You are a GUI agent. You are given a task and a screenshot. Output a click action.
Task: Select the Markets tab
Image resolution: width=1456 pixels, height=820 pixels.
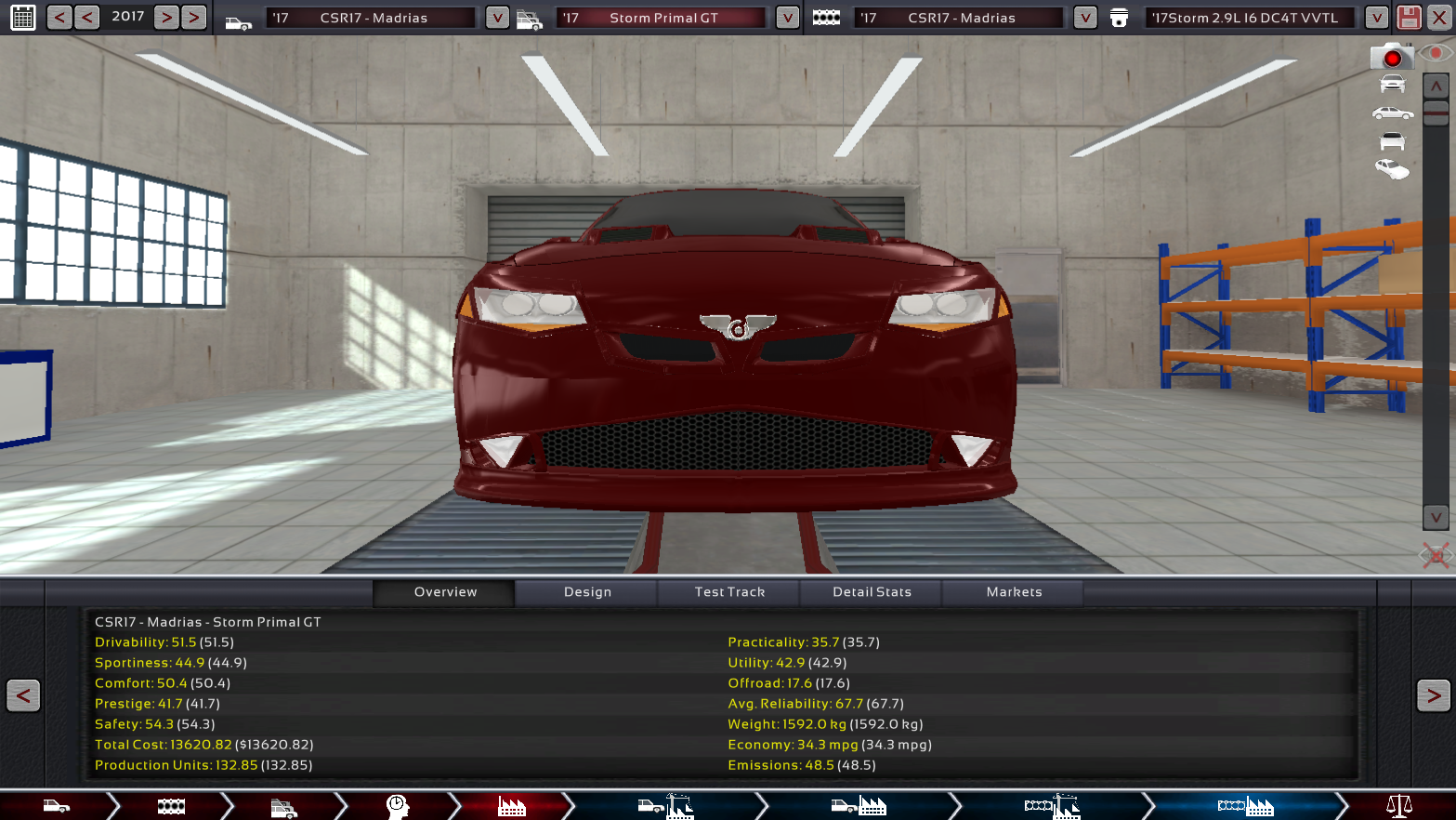pyautogui.click(x=1014, y=592)
